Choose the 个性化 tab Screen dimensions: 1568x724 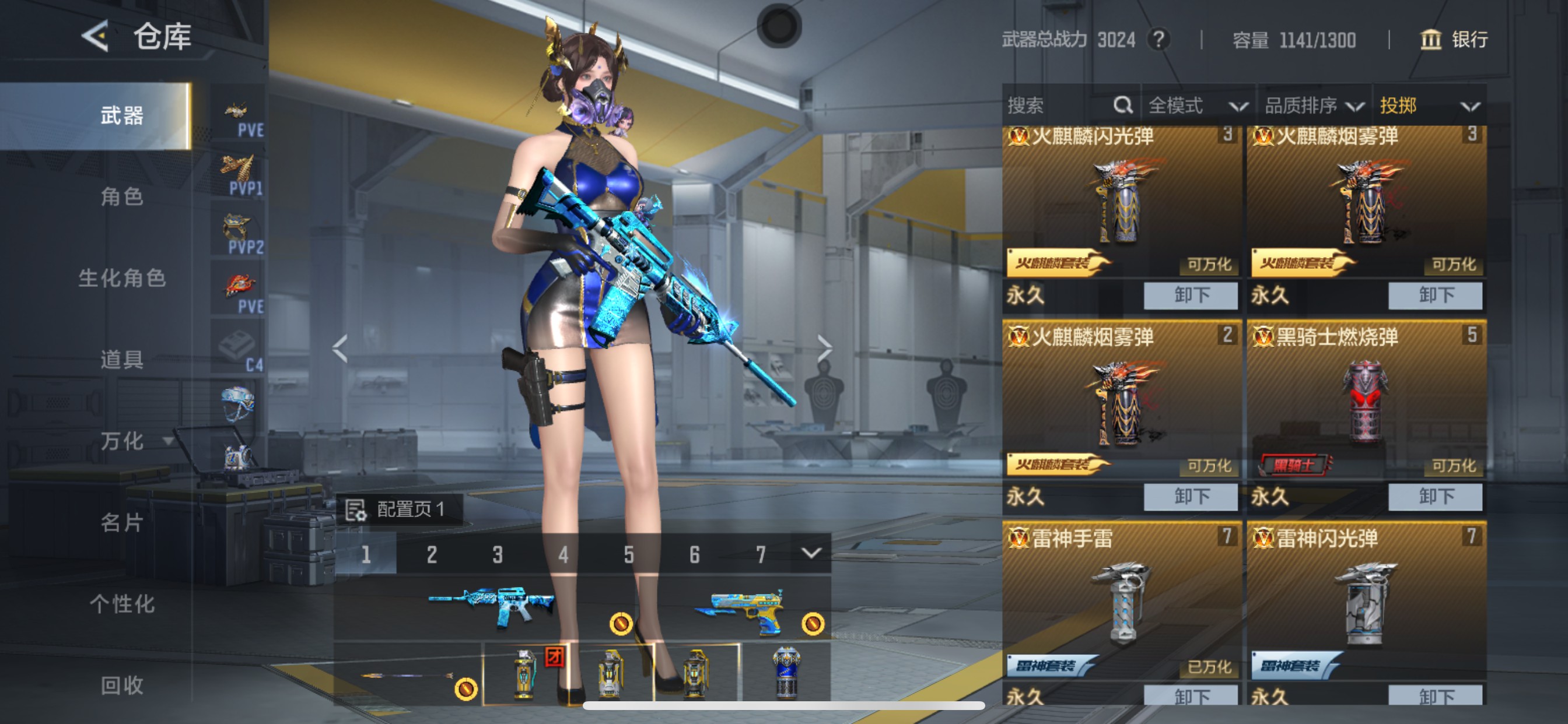click(122, 604)
